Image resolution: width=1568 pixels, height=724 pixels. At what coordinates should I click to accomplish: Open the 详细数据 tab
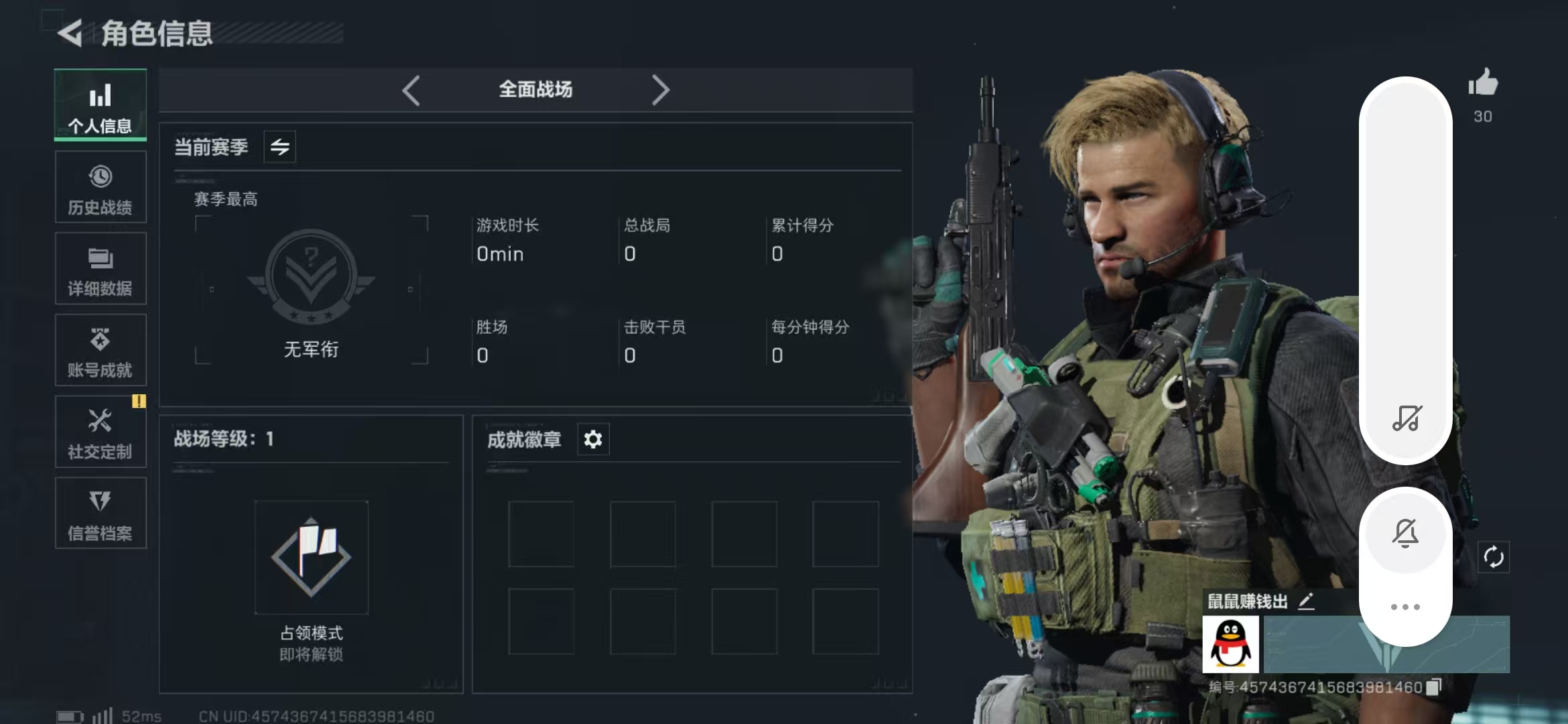tap(101, 269)
